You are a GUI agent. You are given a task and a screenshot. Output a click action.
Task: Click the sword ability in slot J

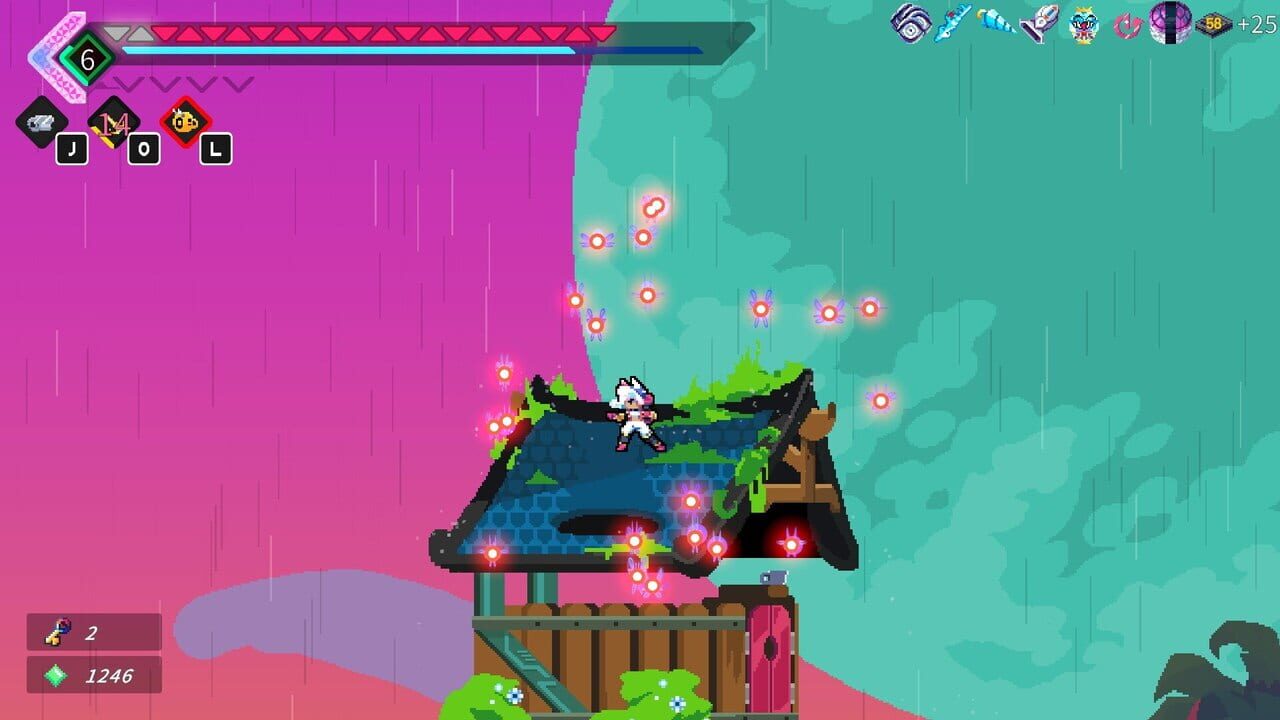coord(42,122)
